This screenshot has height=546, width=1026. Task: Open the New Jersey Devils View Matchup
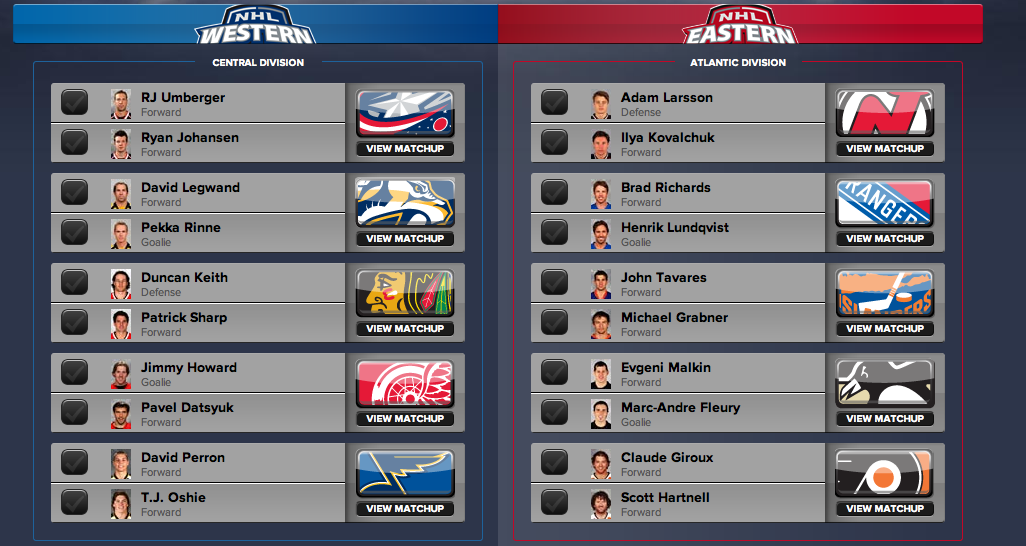pyautogui.click(x=885, y=149)
